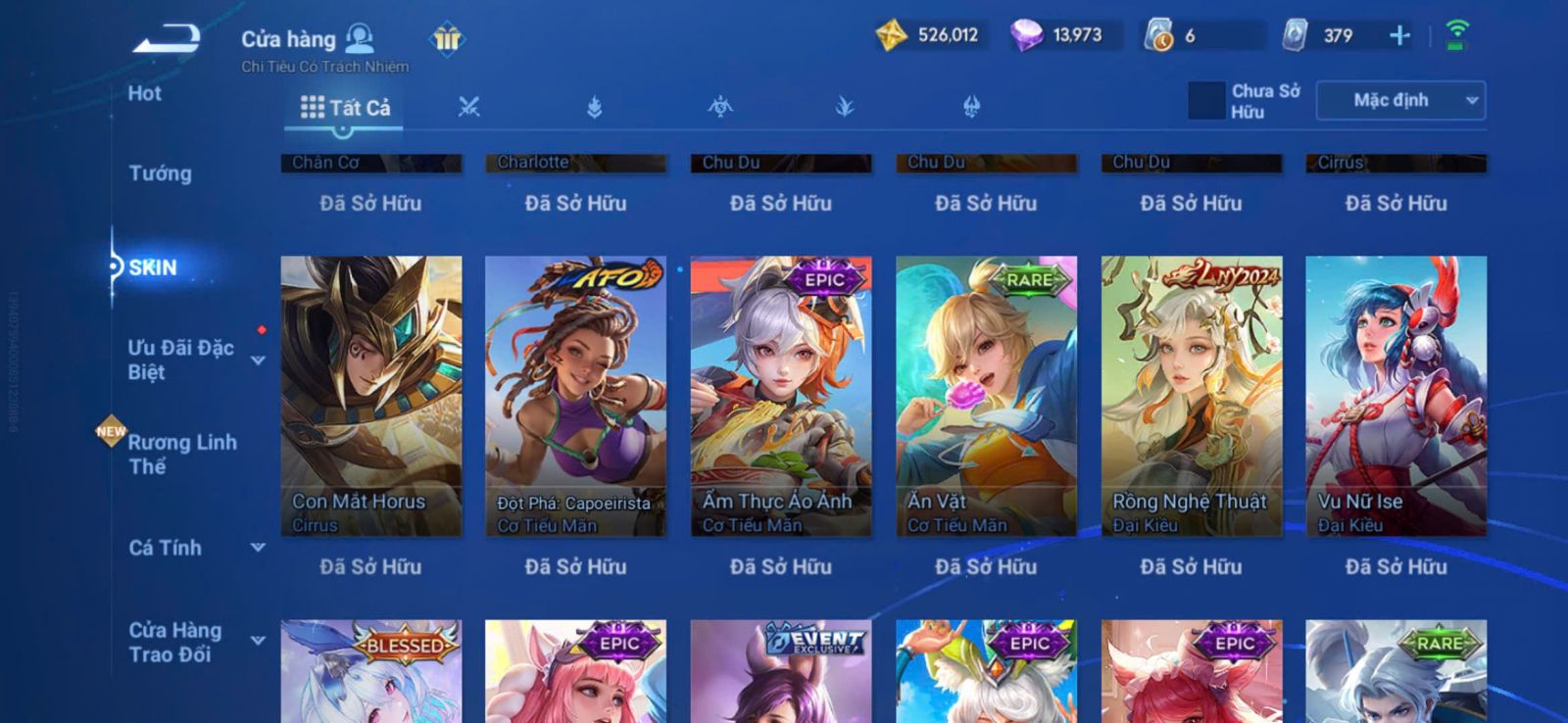The width and height of the screenshot is (1568, 723).
Task: Select the Event Exclusive skin card
Action: 781,674
